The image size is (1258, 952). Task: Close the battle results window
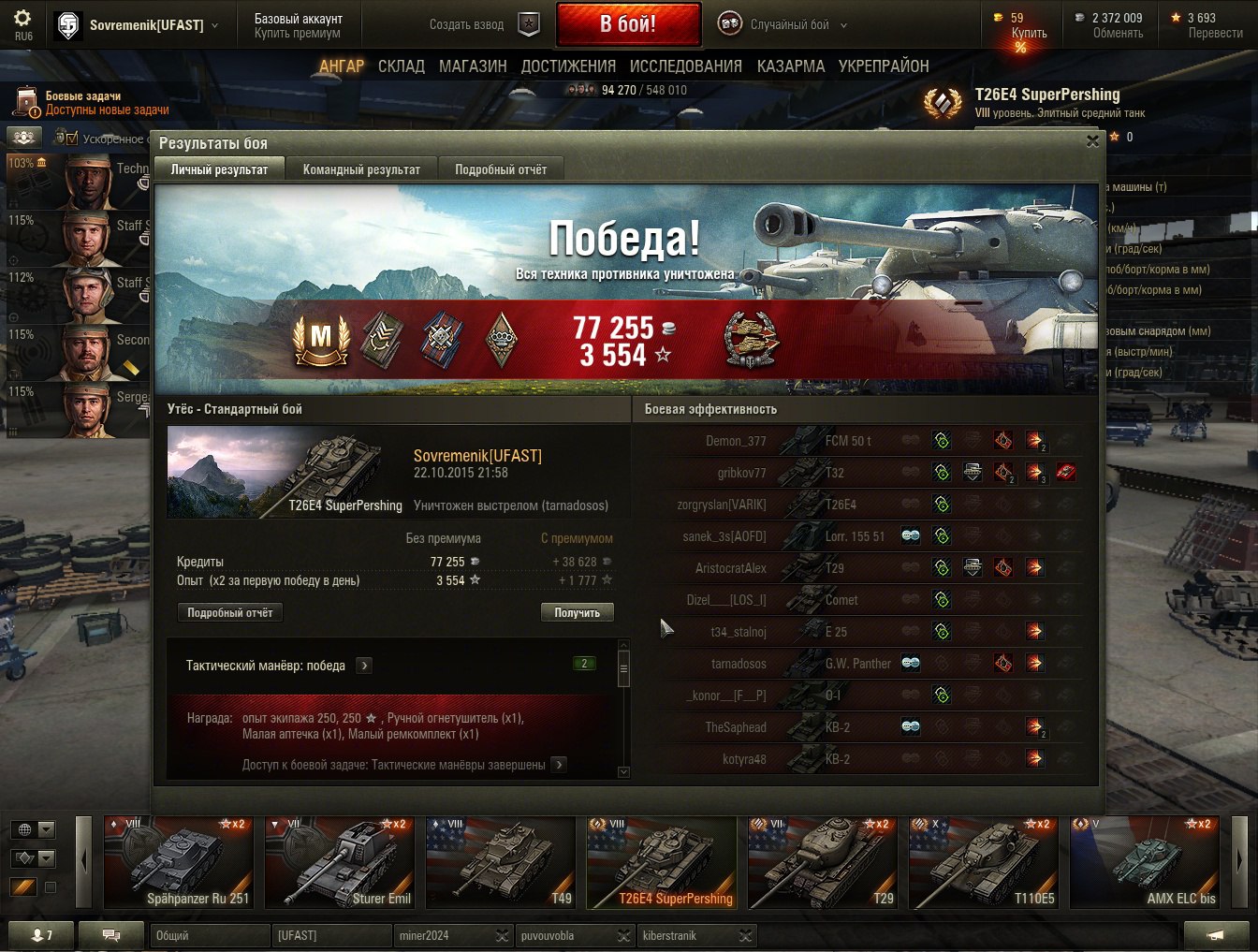coord(1092,141)
